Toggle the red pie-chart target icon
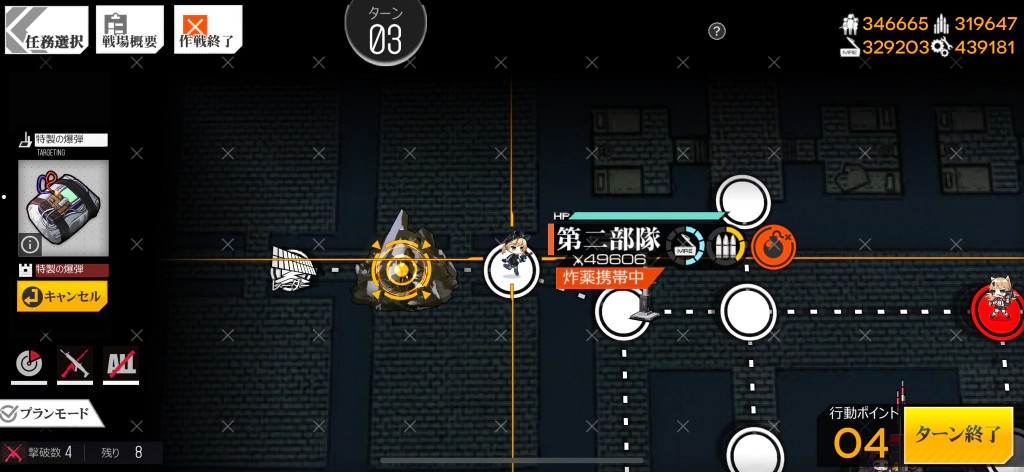 (27, 365)
